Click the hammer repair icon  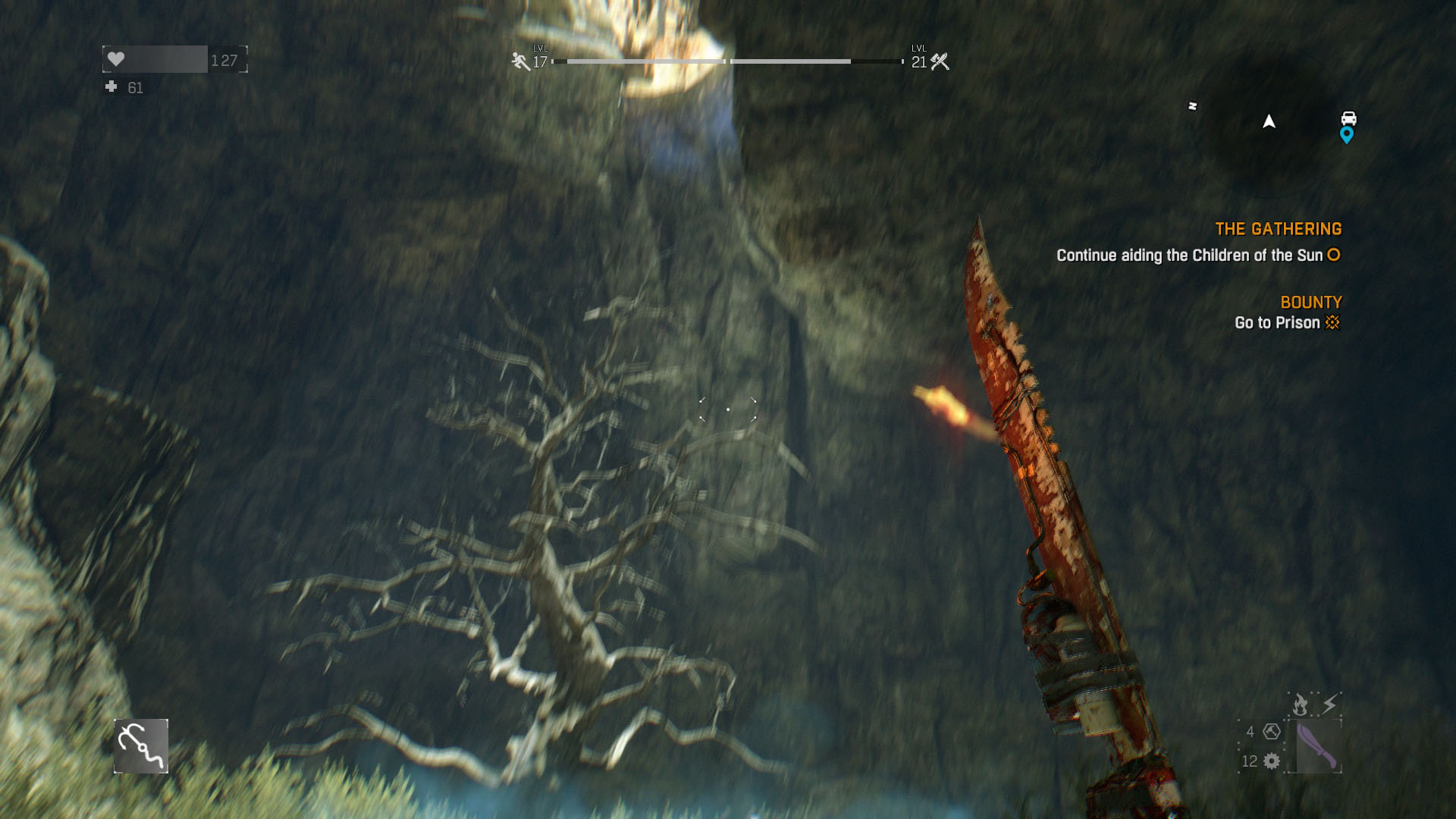click(x=1272, y=731)
